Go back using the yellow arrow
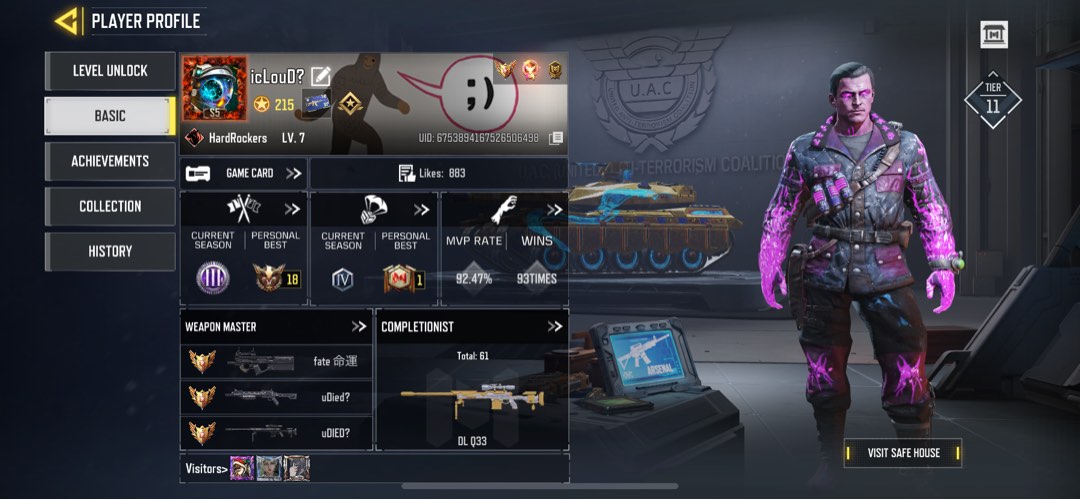 pyautogui.click(x=67, y=20)
